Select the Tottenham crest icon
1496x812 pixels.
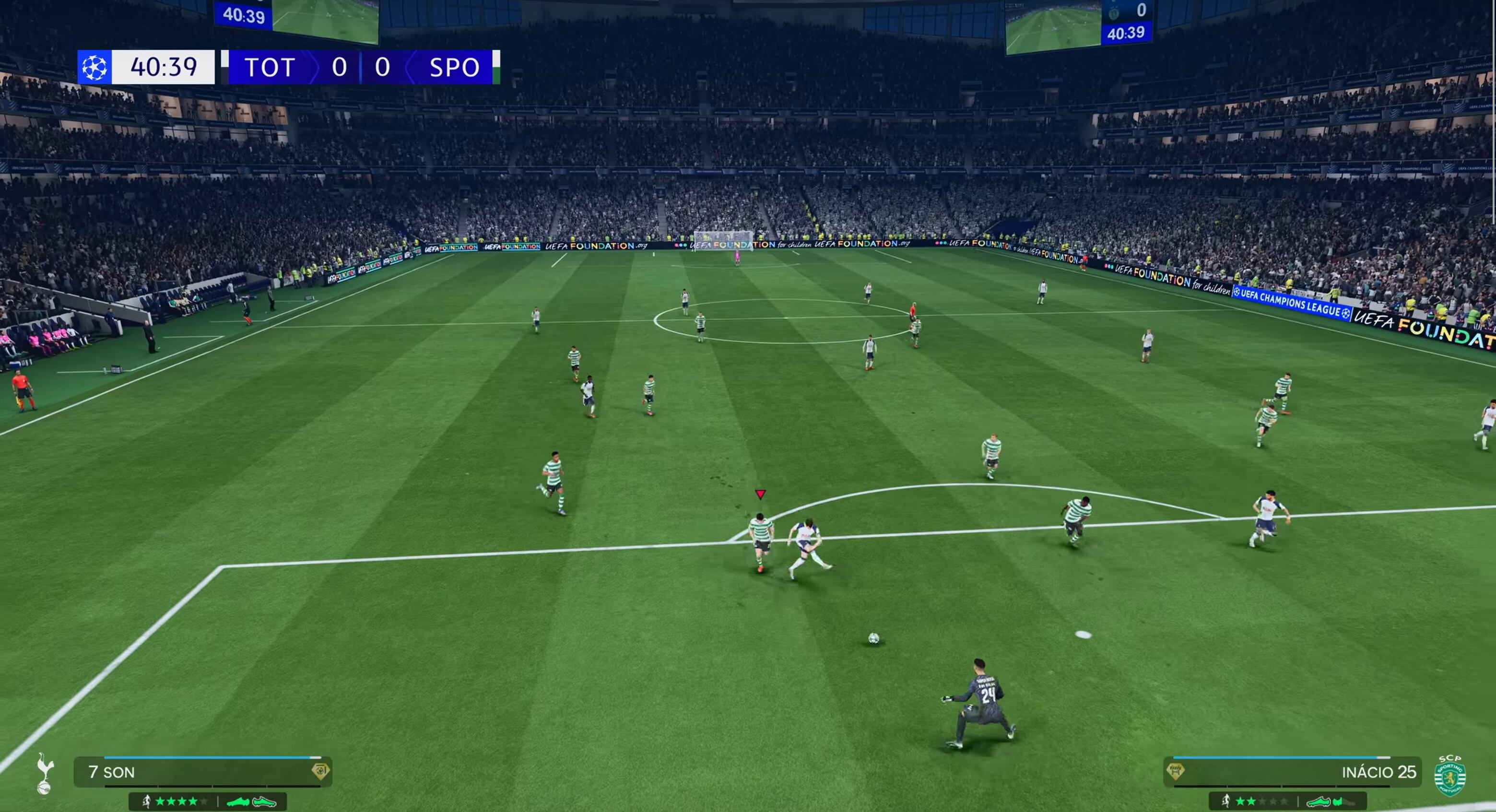tap(44, 773)
